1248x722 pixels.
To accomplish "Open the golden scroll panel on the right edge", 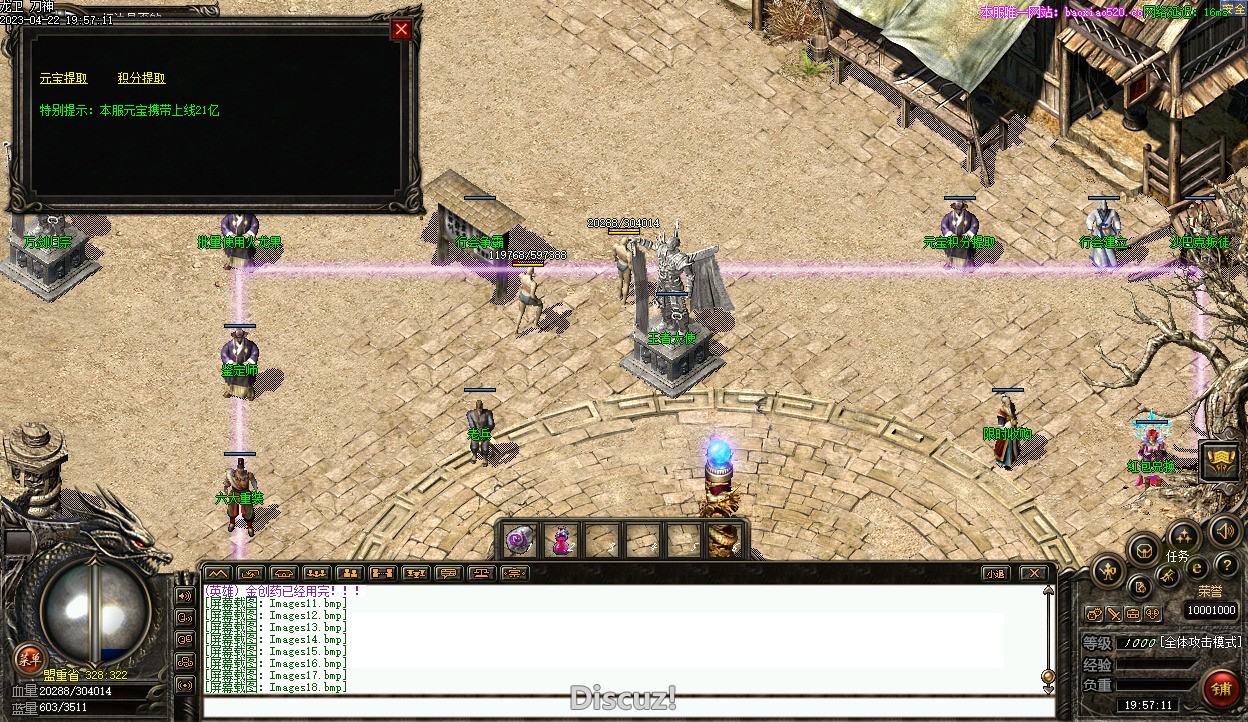I will [x=1219, y=460].
